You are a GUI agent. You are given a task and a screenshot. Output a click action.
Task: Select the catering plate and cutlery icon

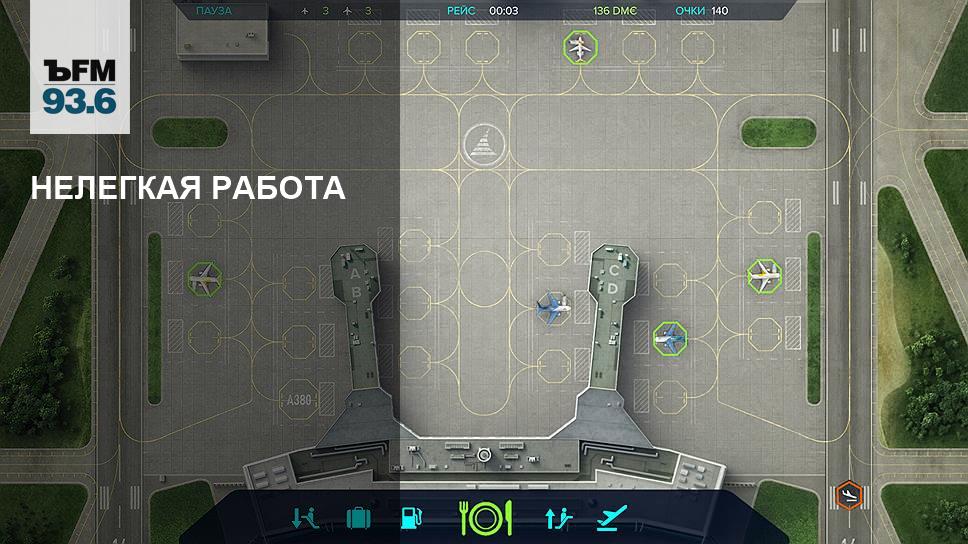click(x=485, y=517)
